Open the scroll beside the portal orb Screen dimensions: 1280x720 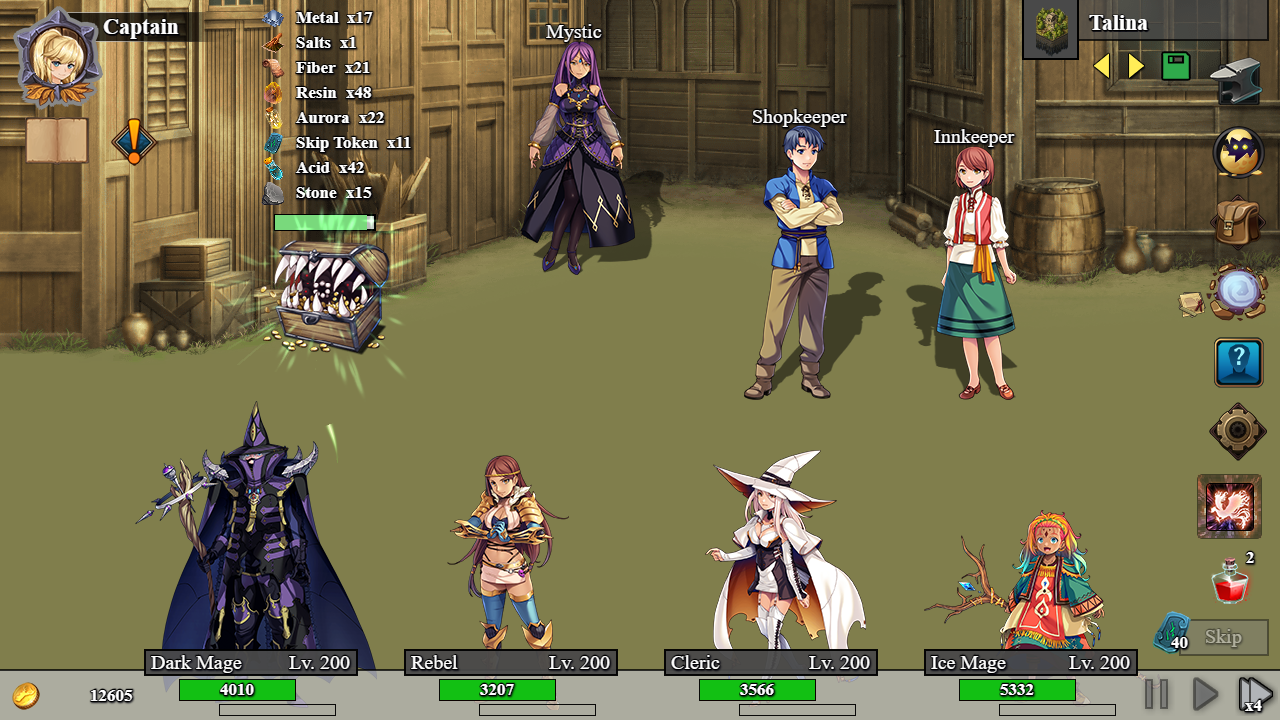click(x=1191, y=303)
